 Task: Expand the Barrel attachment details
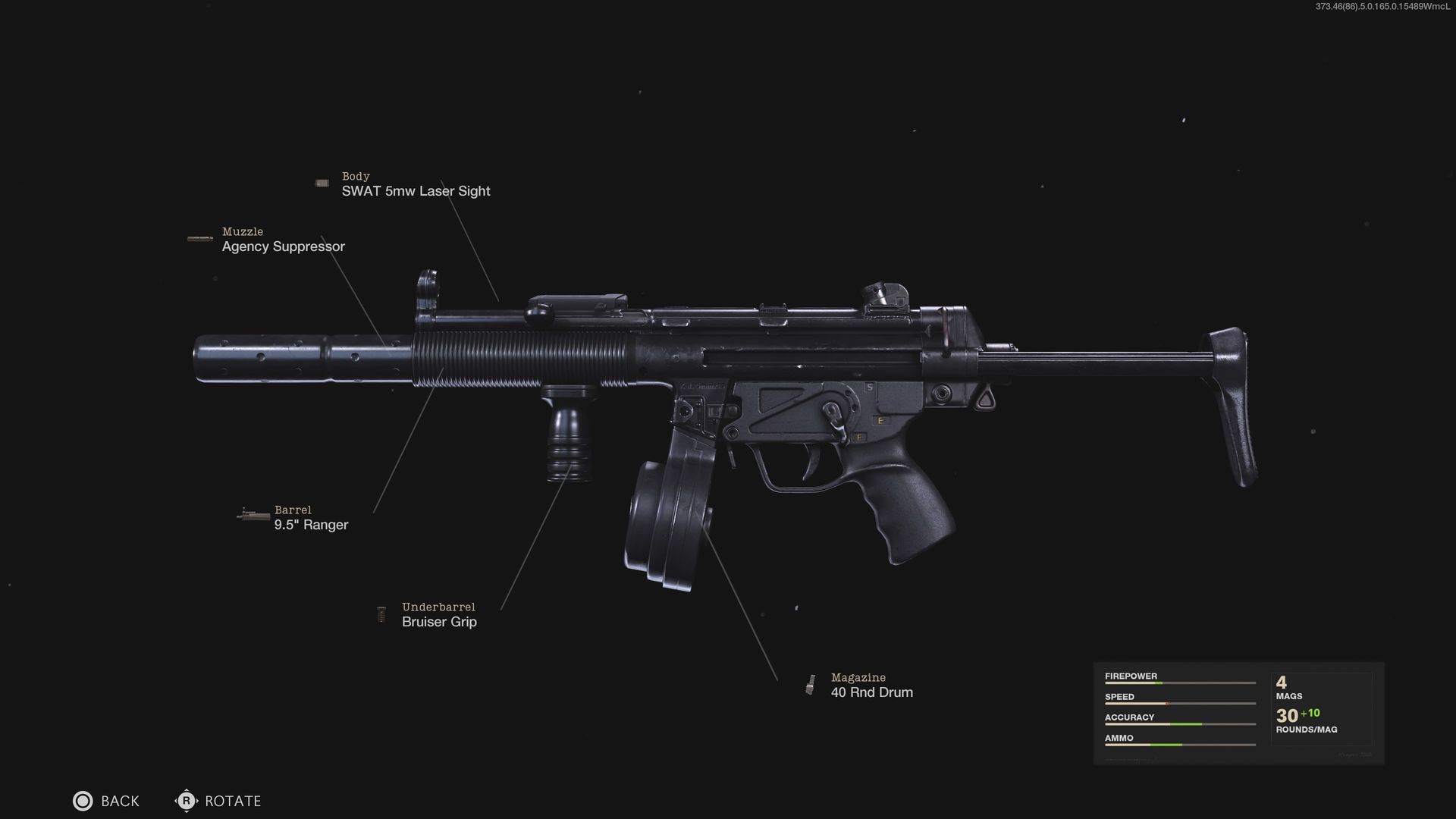point(310,517)
